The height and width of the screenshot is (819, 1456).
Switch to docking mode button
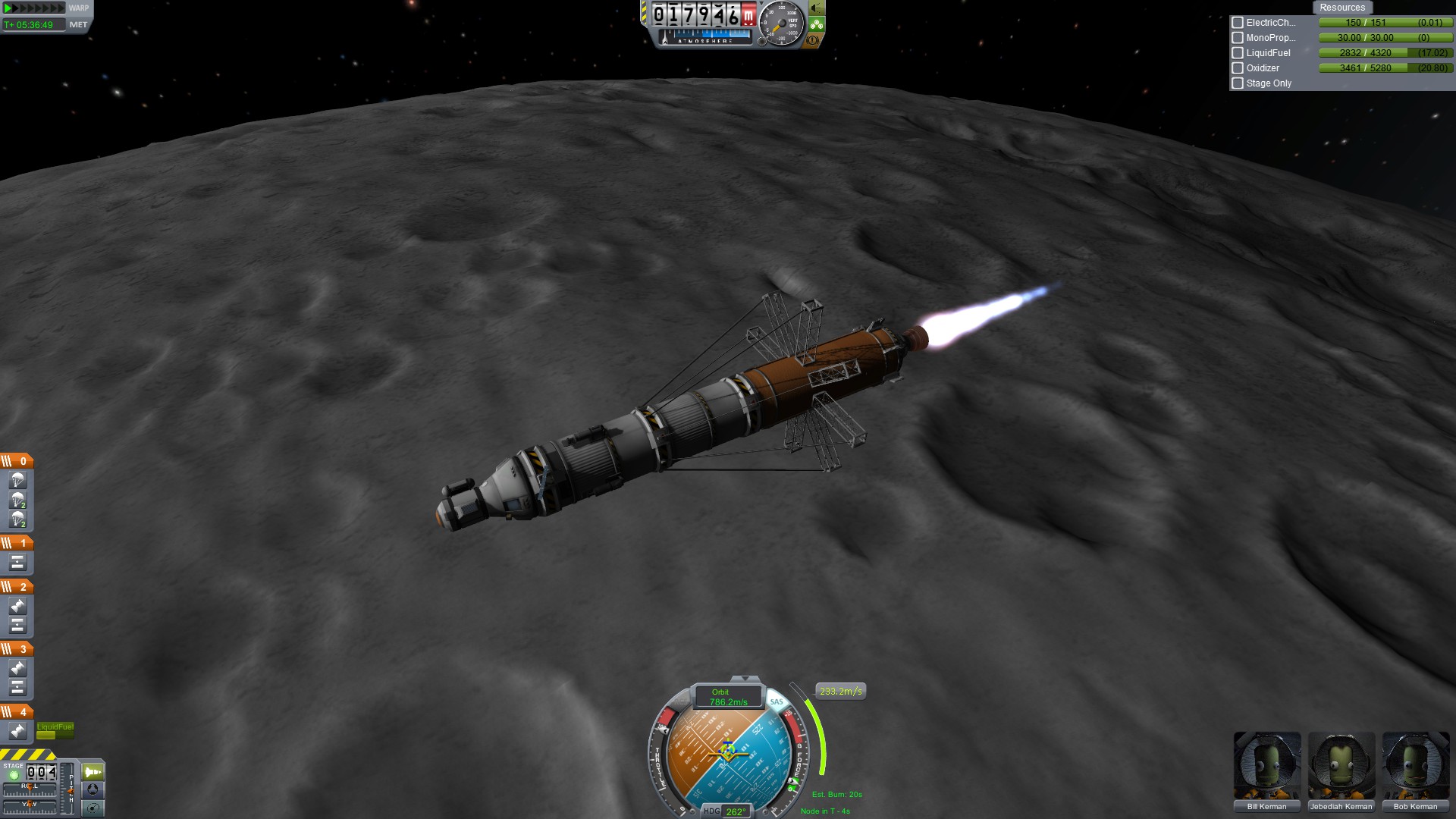(93, 789)
